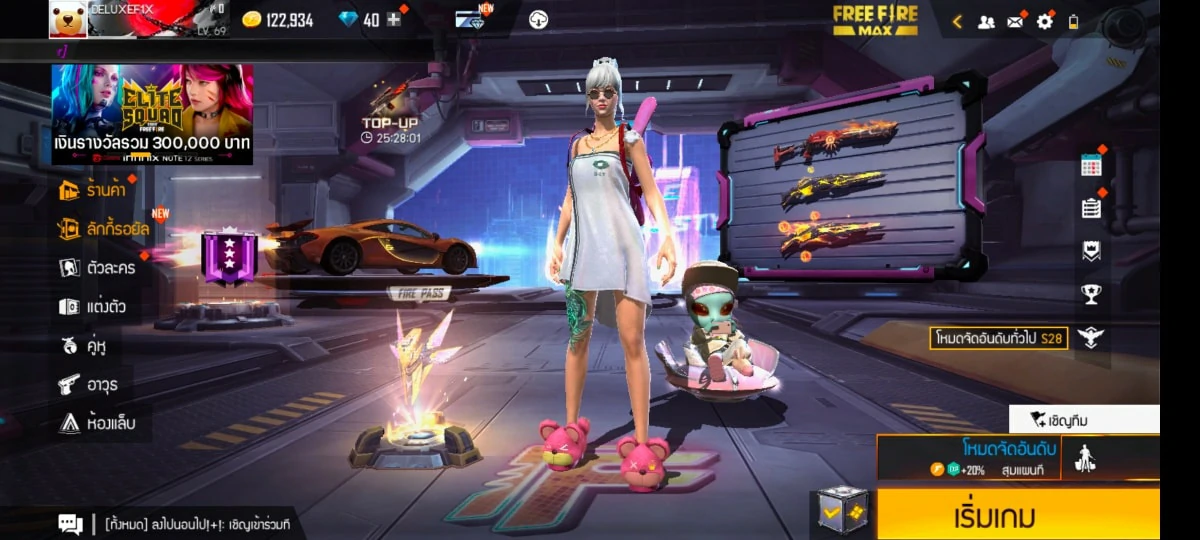Screen dimensions: 1200x540
Task: Open the ลัคกี้รอยัล Luck Royale menu
Action: coord(104,229)
